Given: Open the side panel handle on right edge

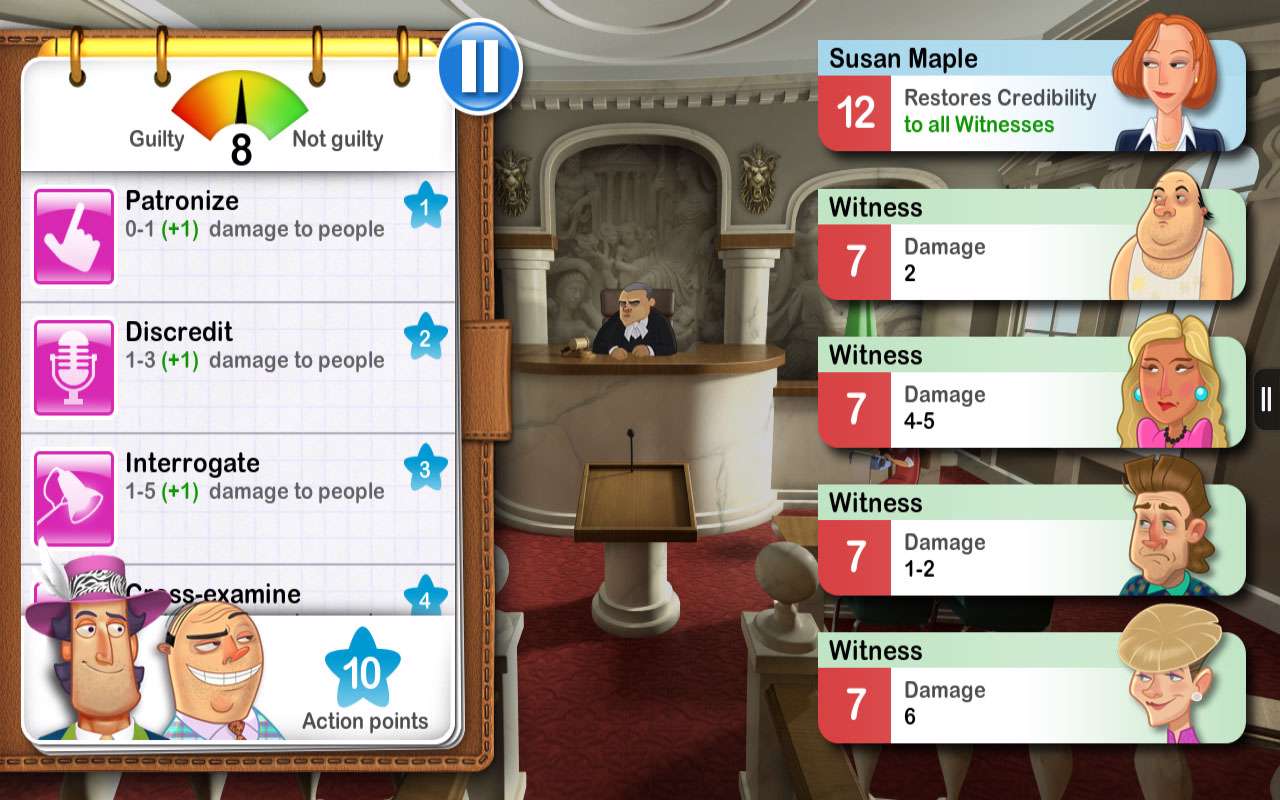Looking at the screenshot, I should (1266, 400).
